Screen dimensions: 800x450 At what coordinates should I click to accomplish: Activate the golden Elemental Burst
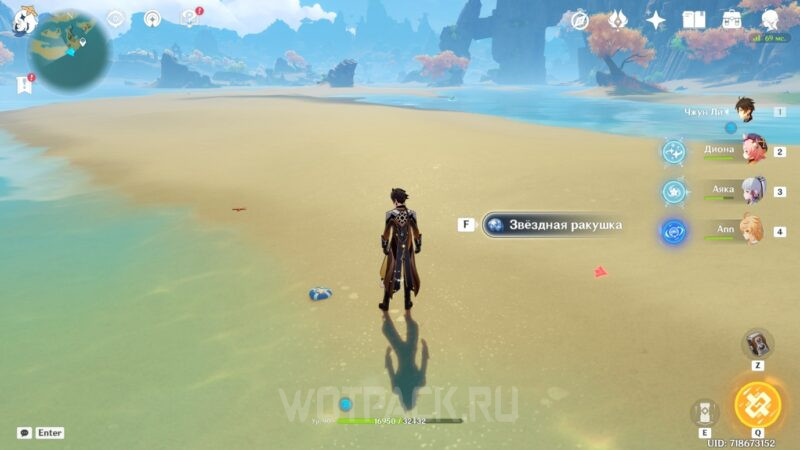coord(757,404)
